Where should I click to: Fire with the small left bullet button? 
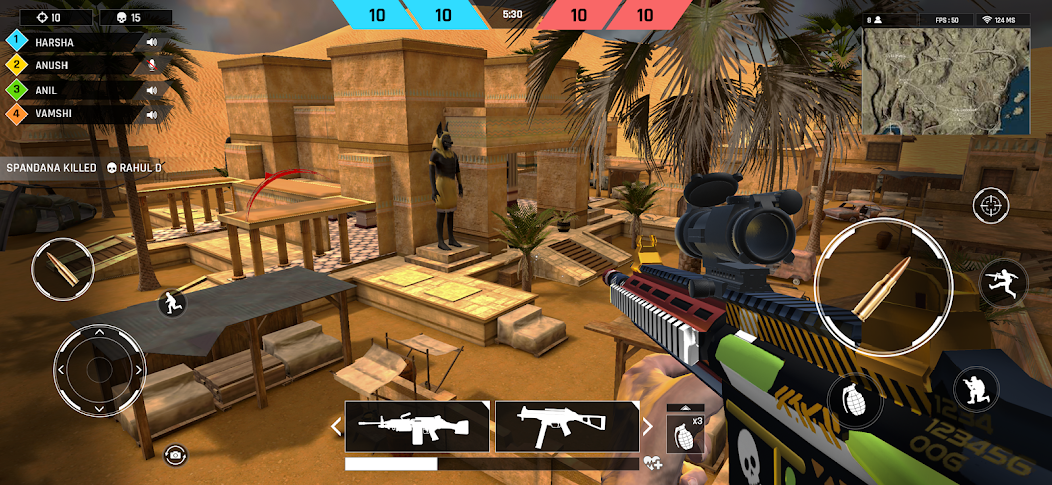pyautogui.click(x=62, y=268)
